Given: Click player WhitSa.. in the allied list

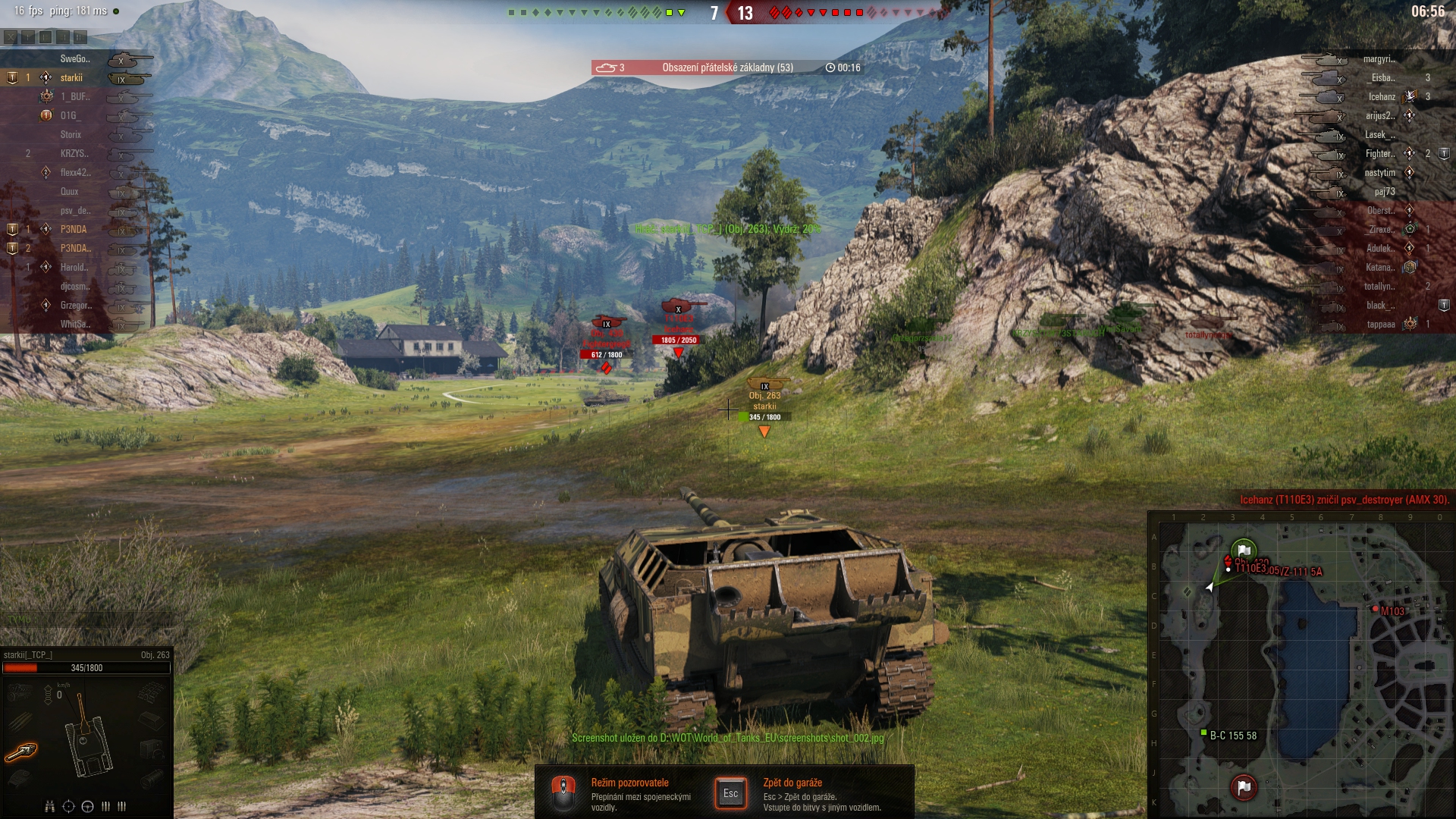Looking at the screenshot, I should pyautogui.click(x=75, y=325).
